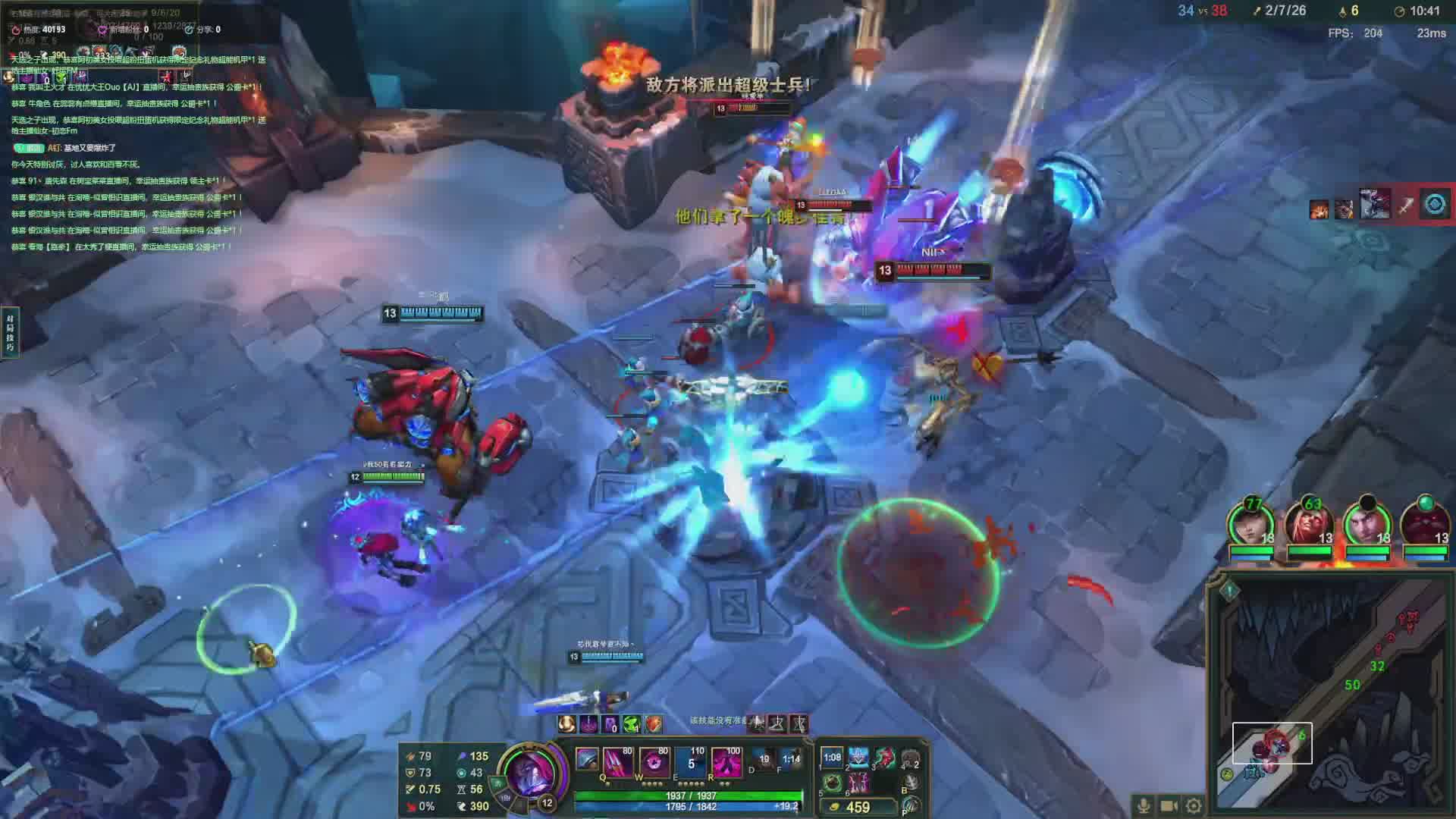Toggle the microphone button
This screenshot has width=1456, height=819.
1144,805
